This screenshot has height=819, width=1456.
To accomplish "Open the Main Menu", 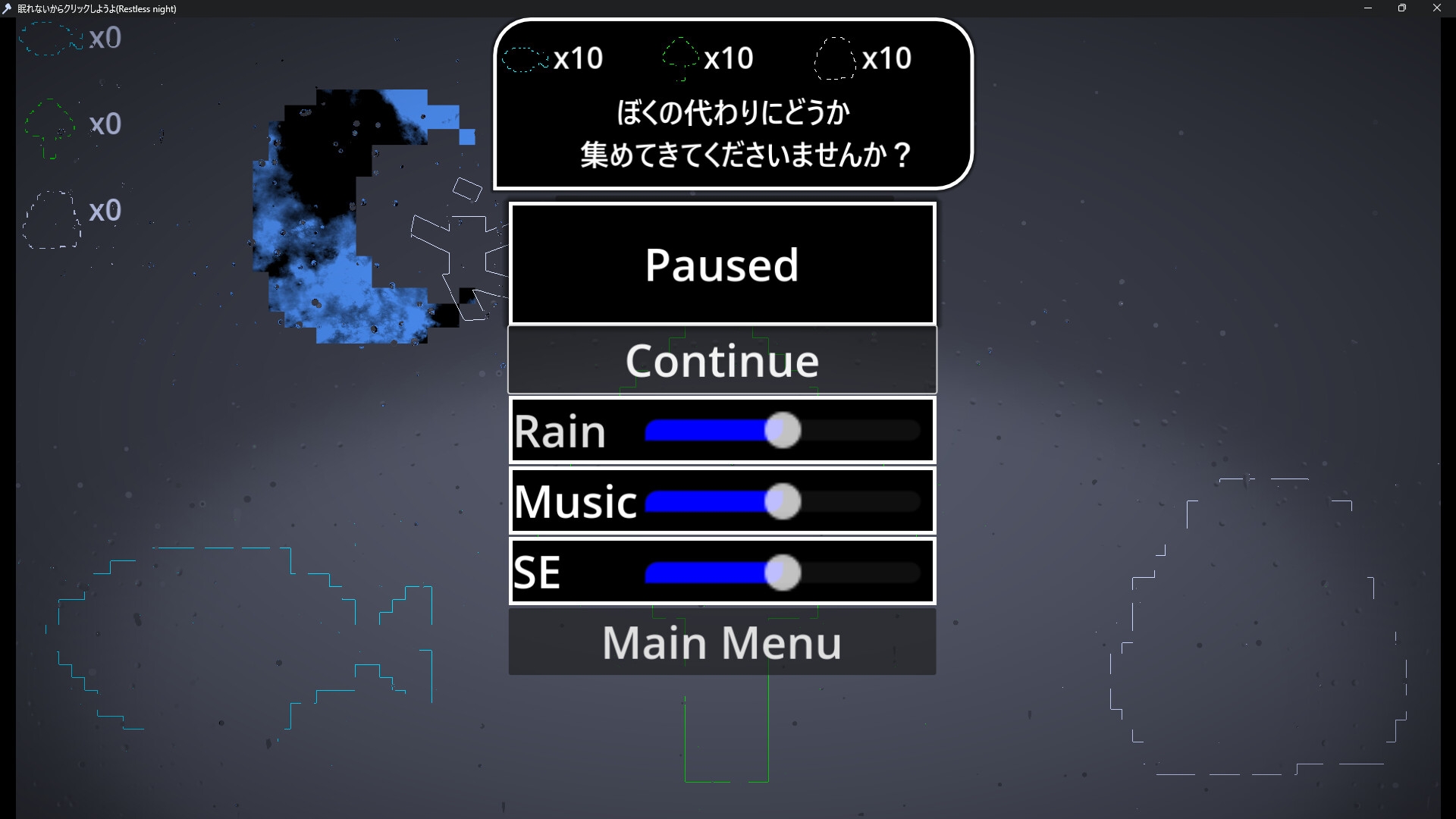I will click(721, 642).
